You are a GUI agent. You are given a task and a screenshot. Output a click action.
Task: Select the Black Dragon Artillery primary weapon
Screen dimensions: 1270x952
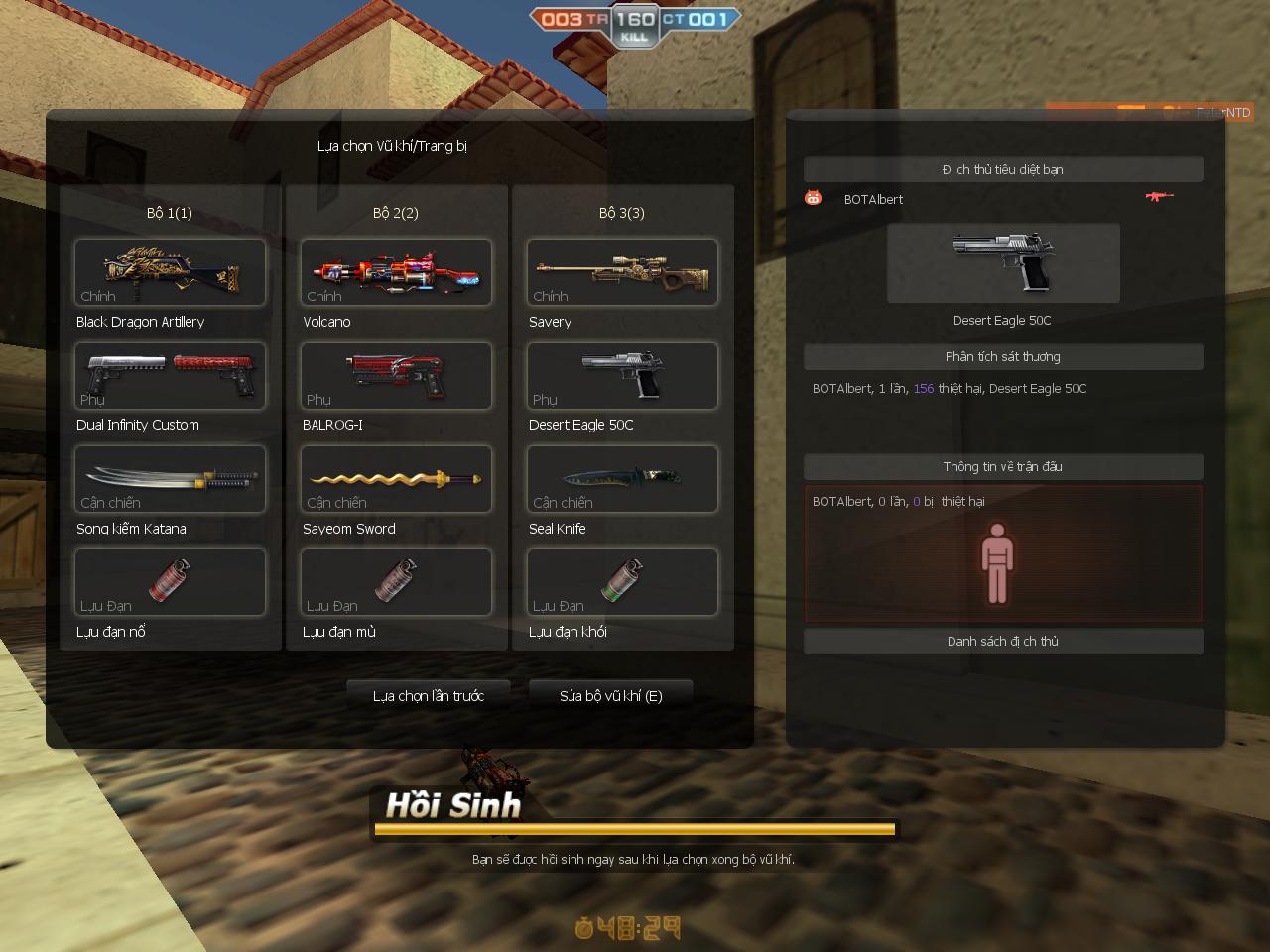(x=169, y=273)
